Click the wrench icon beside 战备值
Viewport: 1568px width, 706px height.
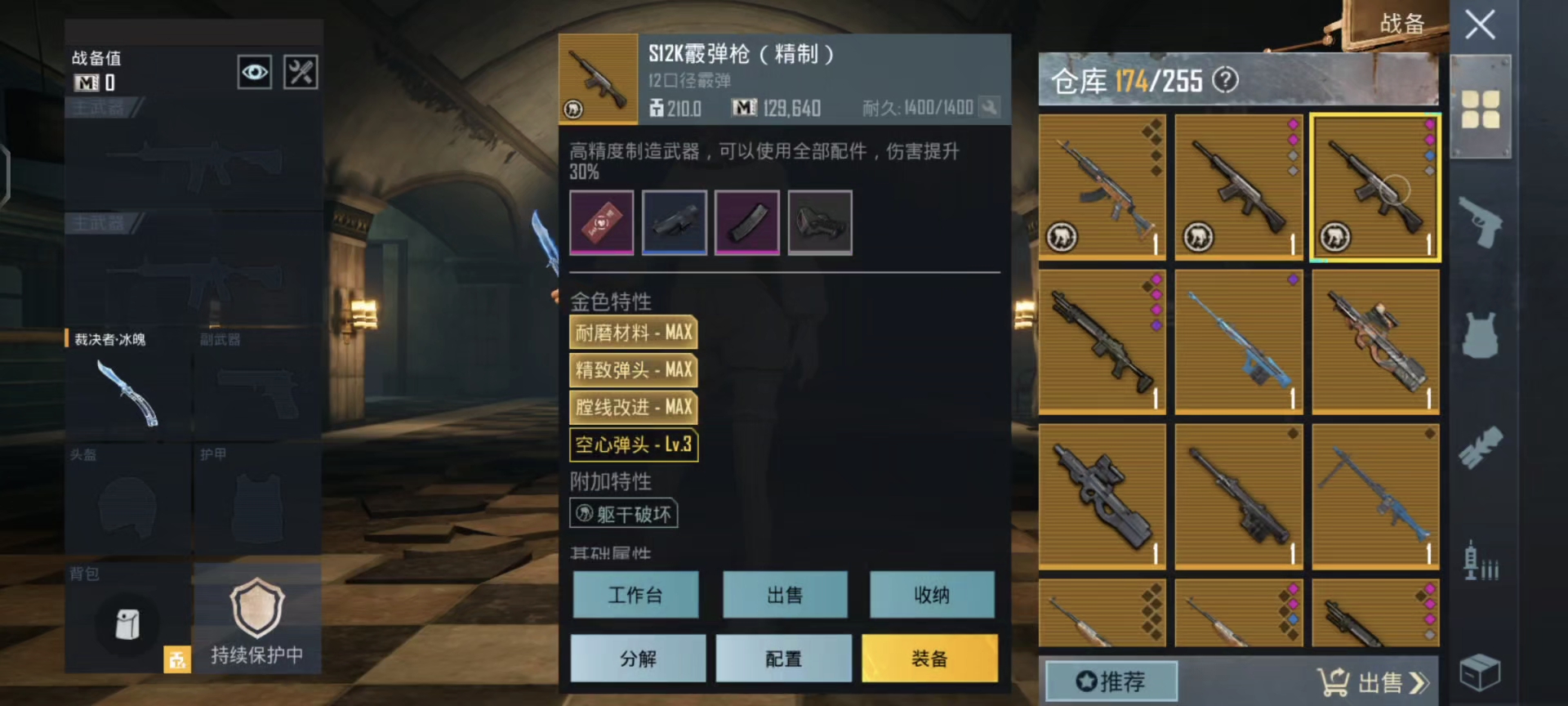(x=300, y=72)
